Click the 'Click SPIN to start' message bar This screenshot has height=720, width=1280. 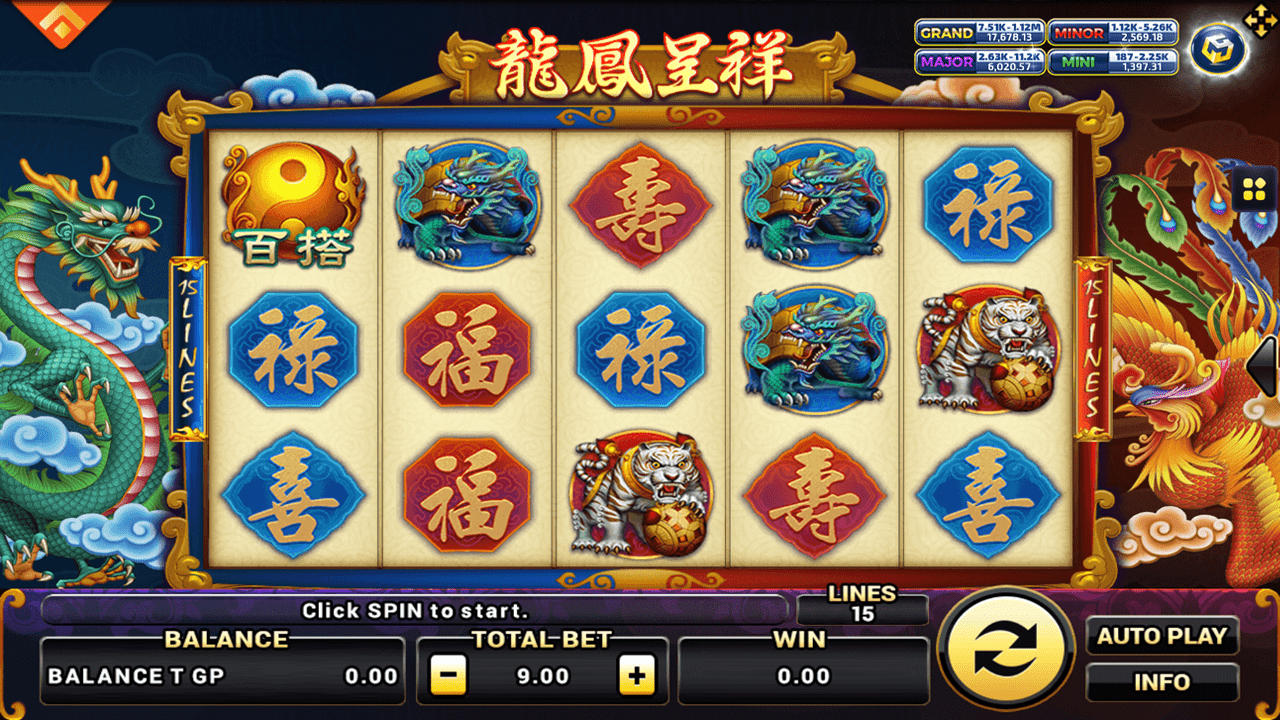tap(400, 610)
